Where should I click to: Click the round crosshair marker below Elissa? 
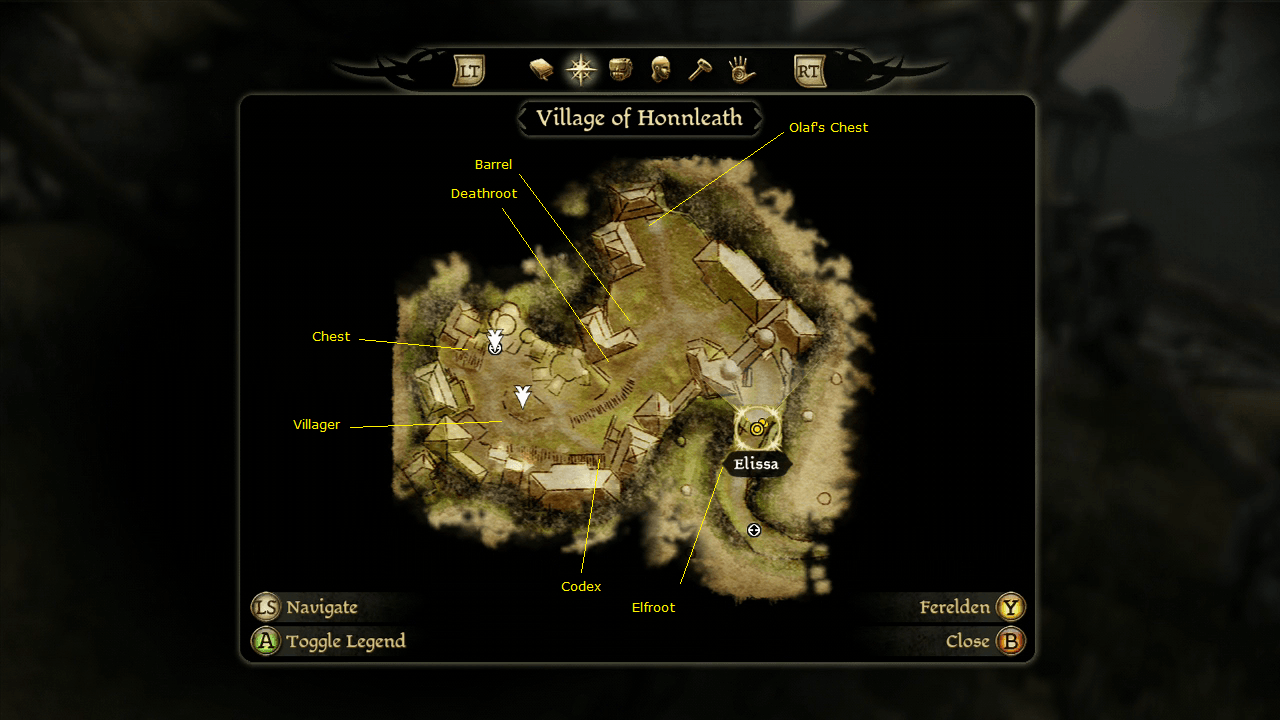pyautogui.click(x=754, y=530)
